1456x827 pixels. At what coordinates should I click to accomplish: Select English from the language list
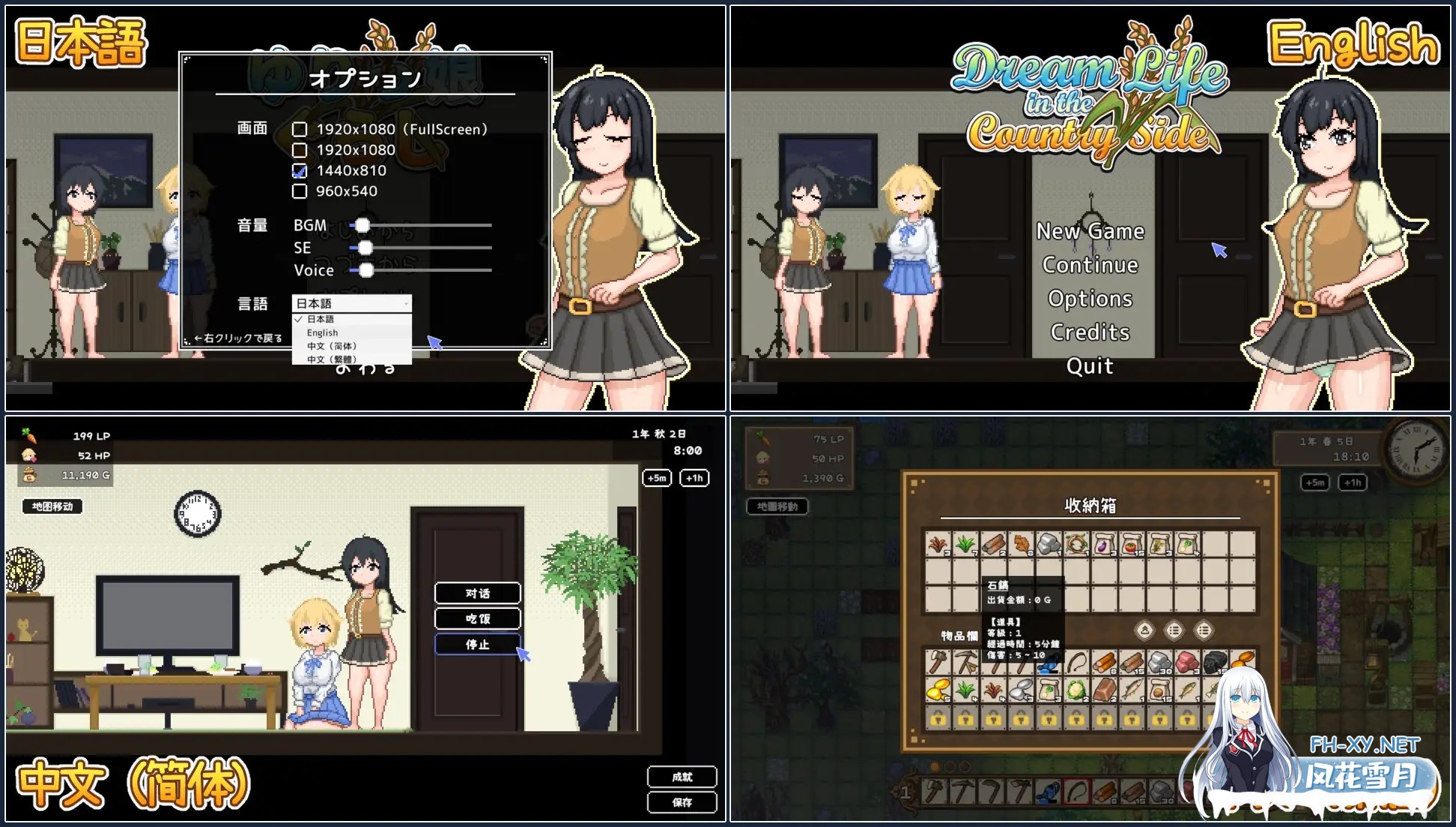click(x=322, y=333)
